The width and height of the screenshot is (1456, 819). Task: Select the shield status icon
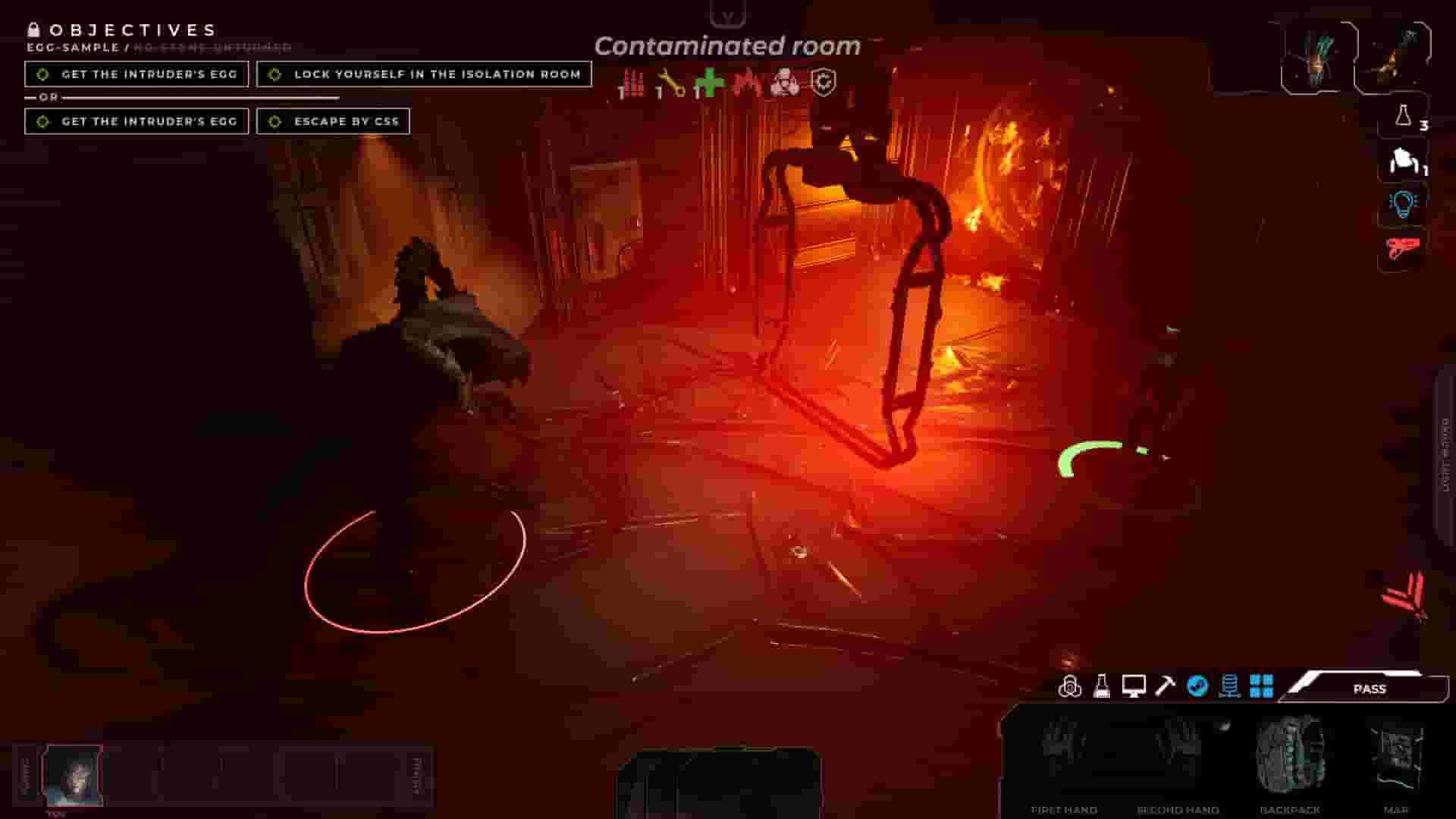(824, 83)
